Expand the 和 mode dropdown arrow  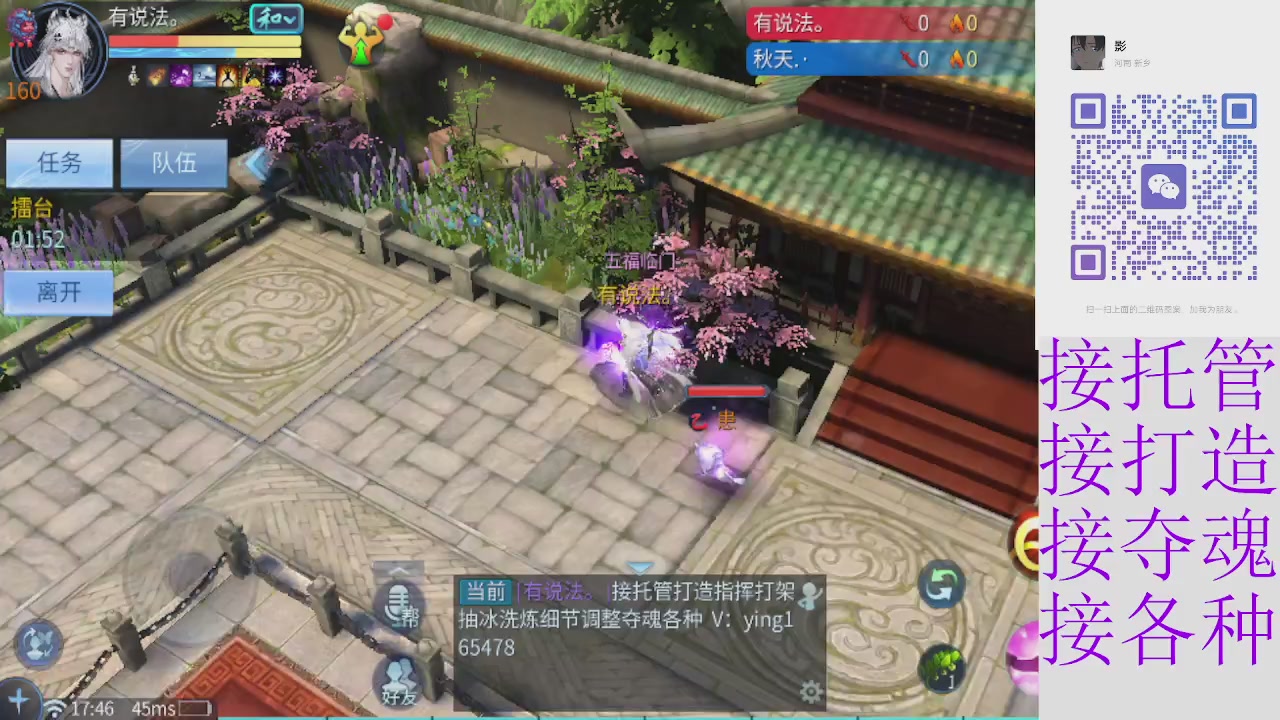[x=288, y=20]
